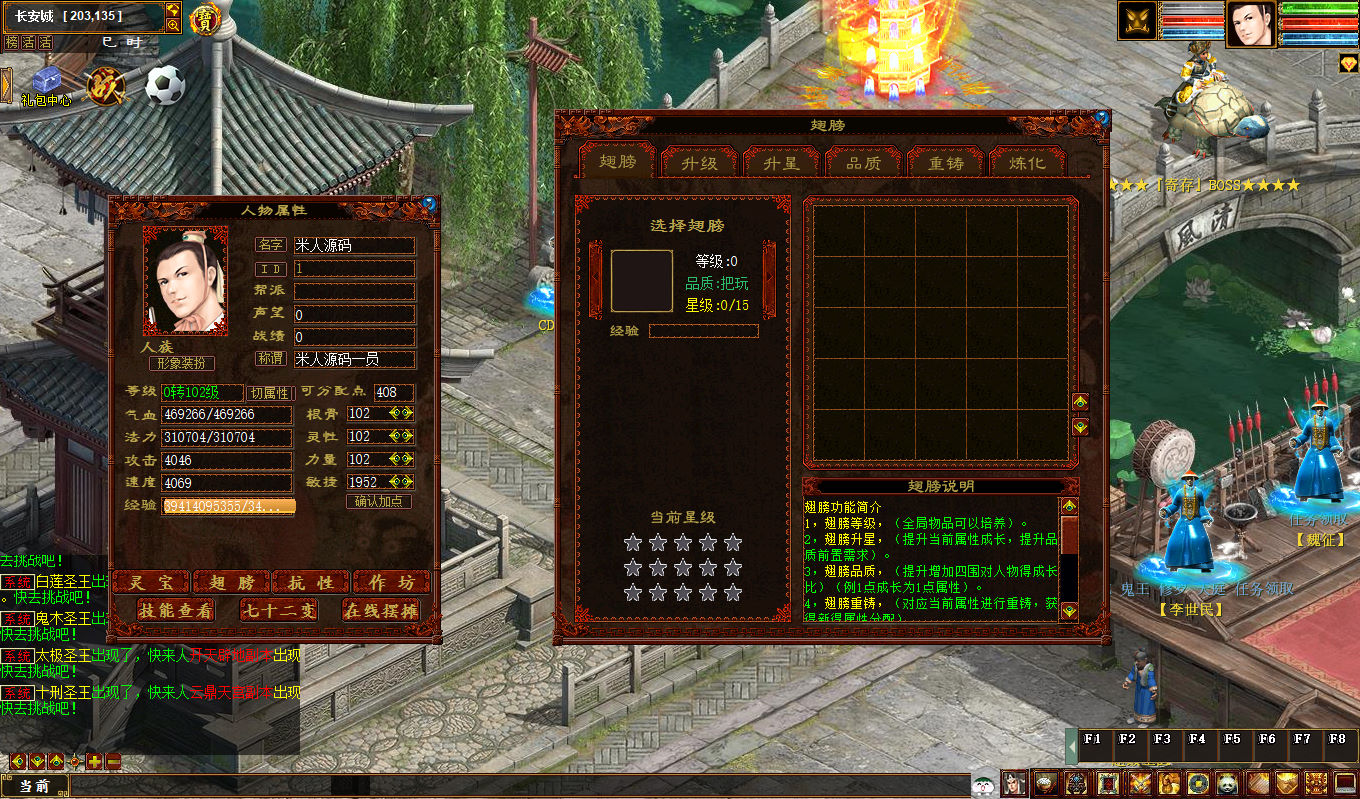This screenshot has width=1360, height=799.
Task: Open 形象装扮 appearance button
Action: tap(182, 364)
